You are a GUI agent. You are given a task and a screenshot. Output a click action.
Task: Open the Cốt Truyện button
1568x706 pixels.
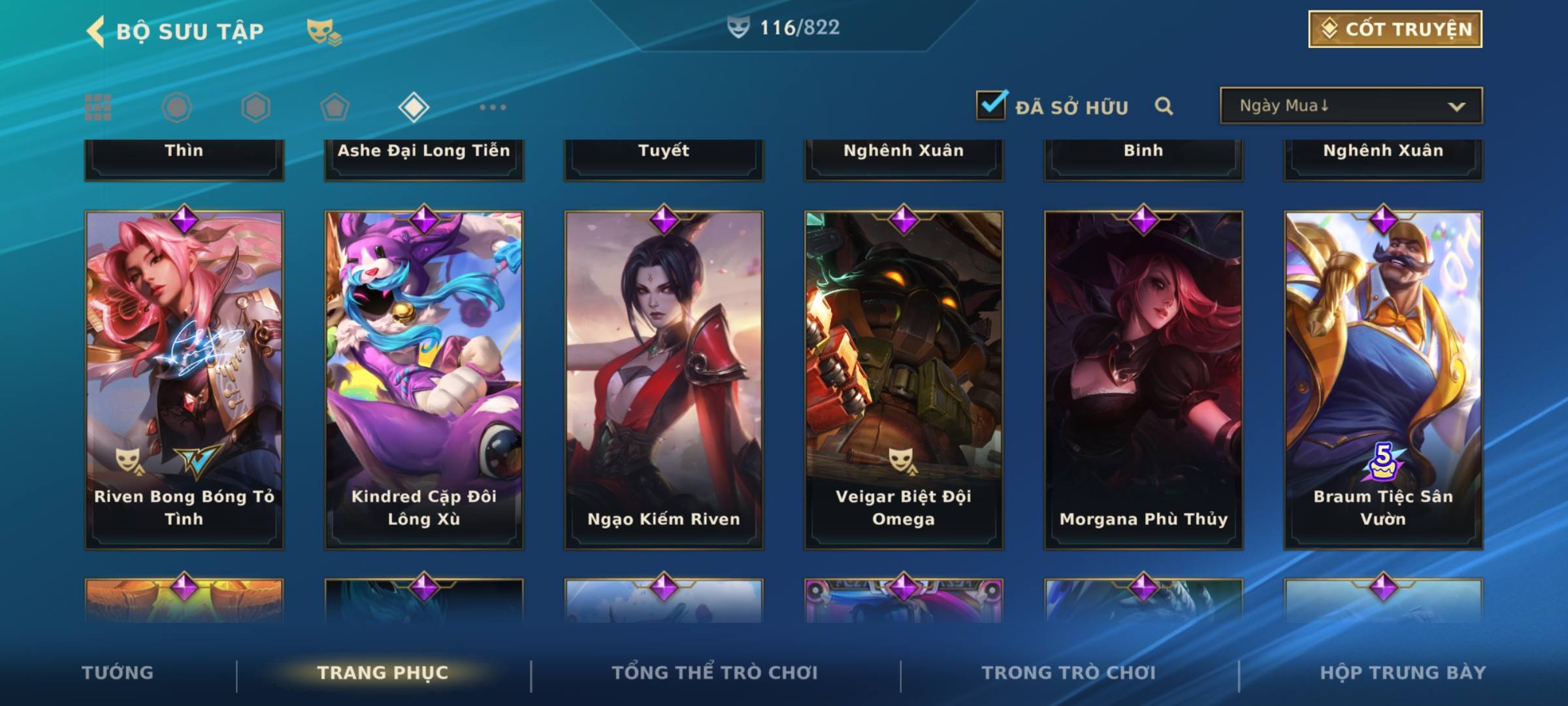pos(1395,29)
